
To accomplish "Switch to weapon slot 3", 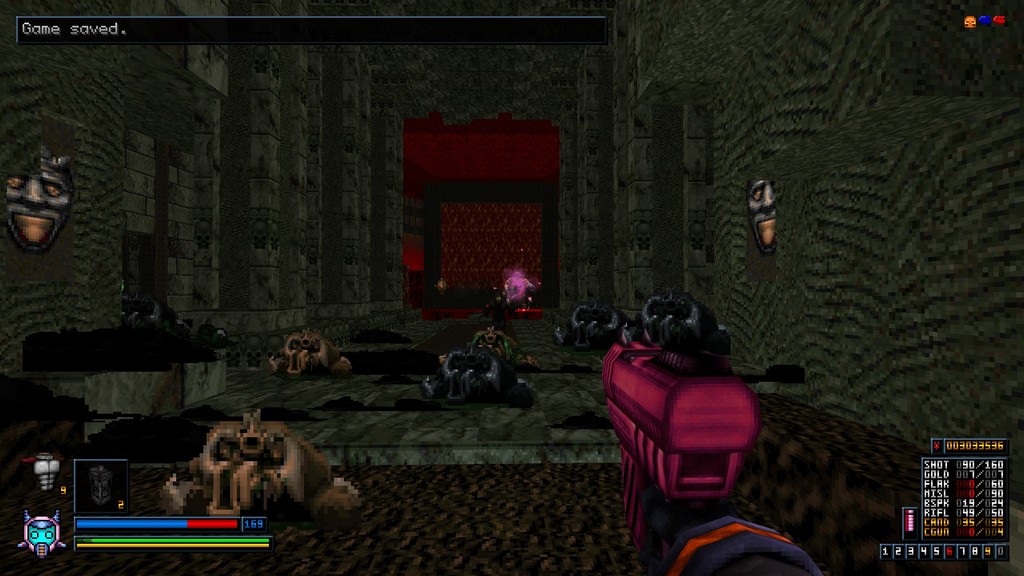I will [912, 552].
